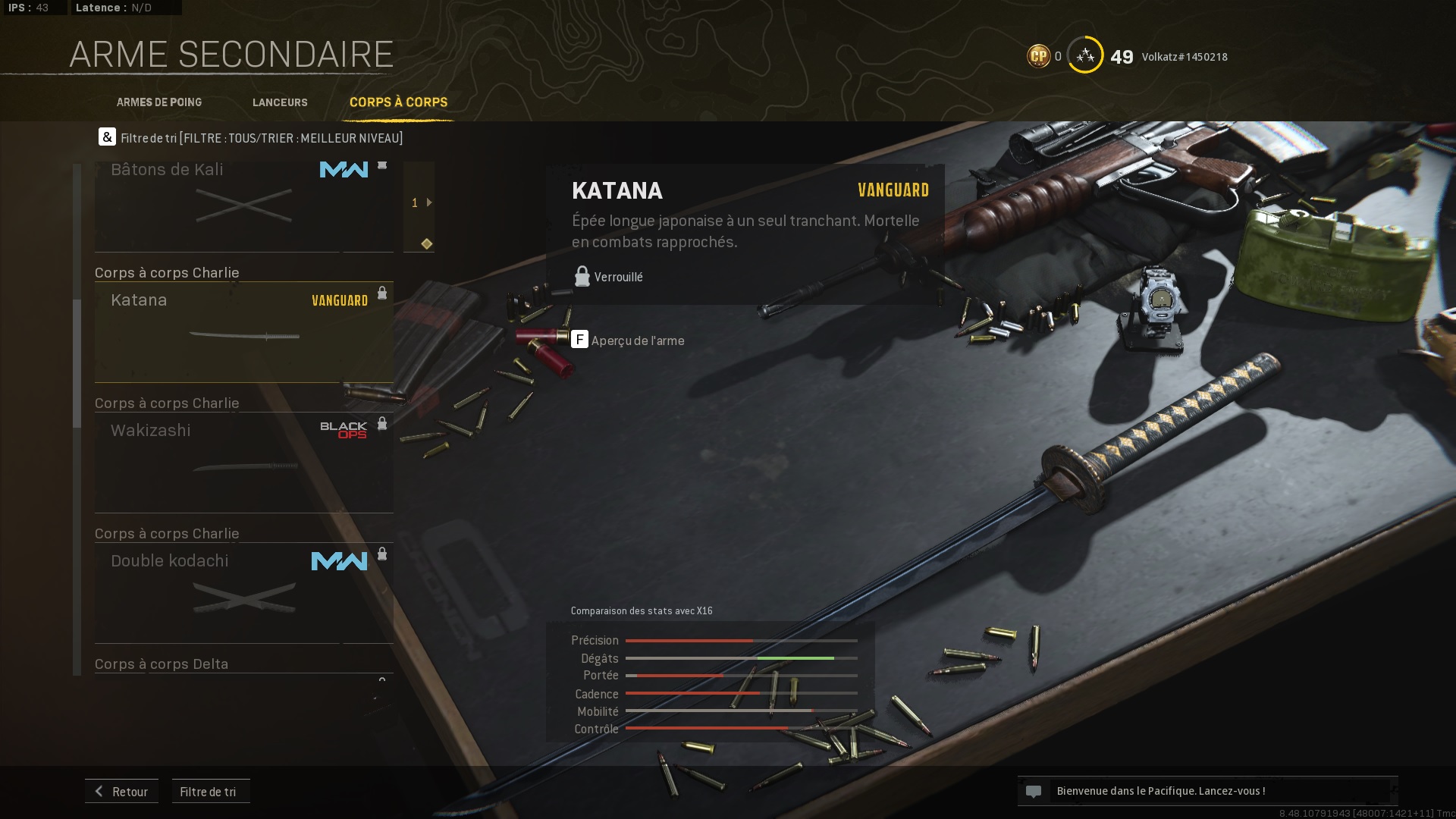Click the Filtre de tri bottom button
This screenshot has width=1456, height=819.
pos(210,791)
